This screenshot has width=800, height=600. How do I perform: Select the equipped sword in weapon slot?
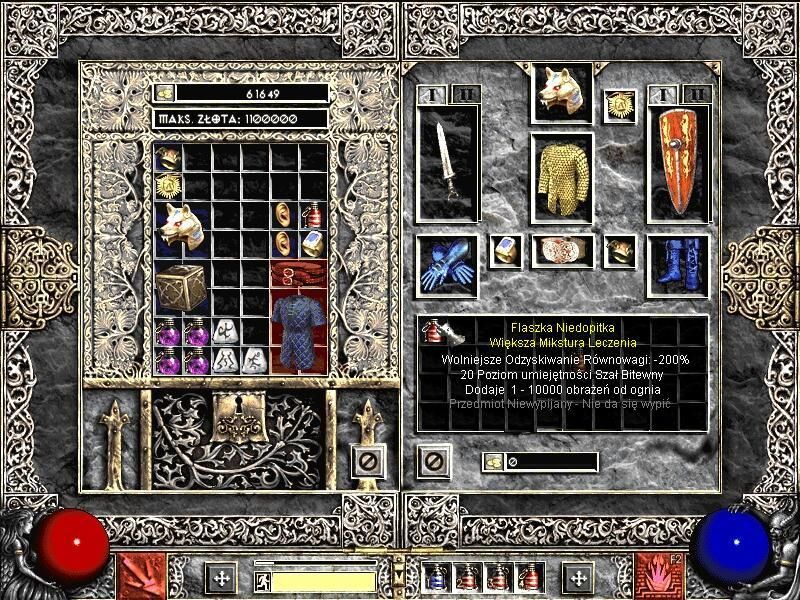(445, 163)
